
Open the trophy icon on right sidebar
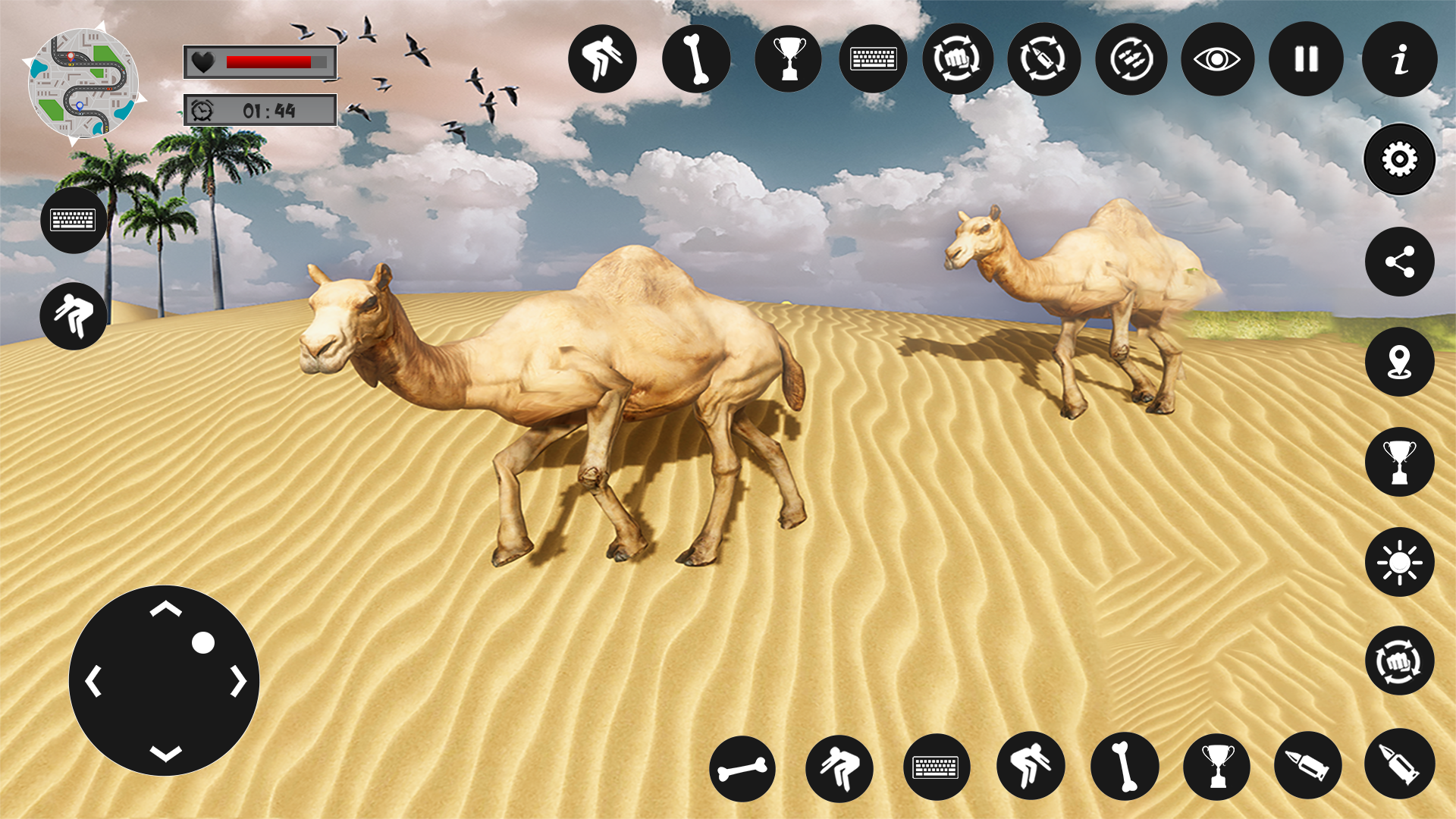pyautogui.click(x=1398, y=463)
